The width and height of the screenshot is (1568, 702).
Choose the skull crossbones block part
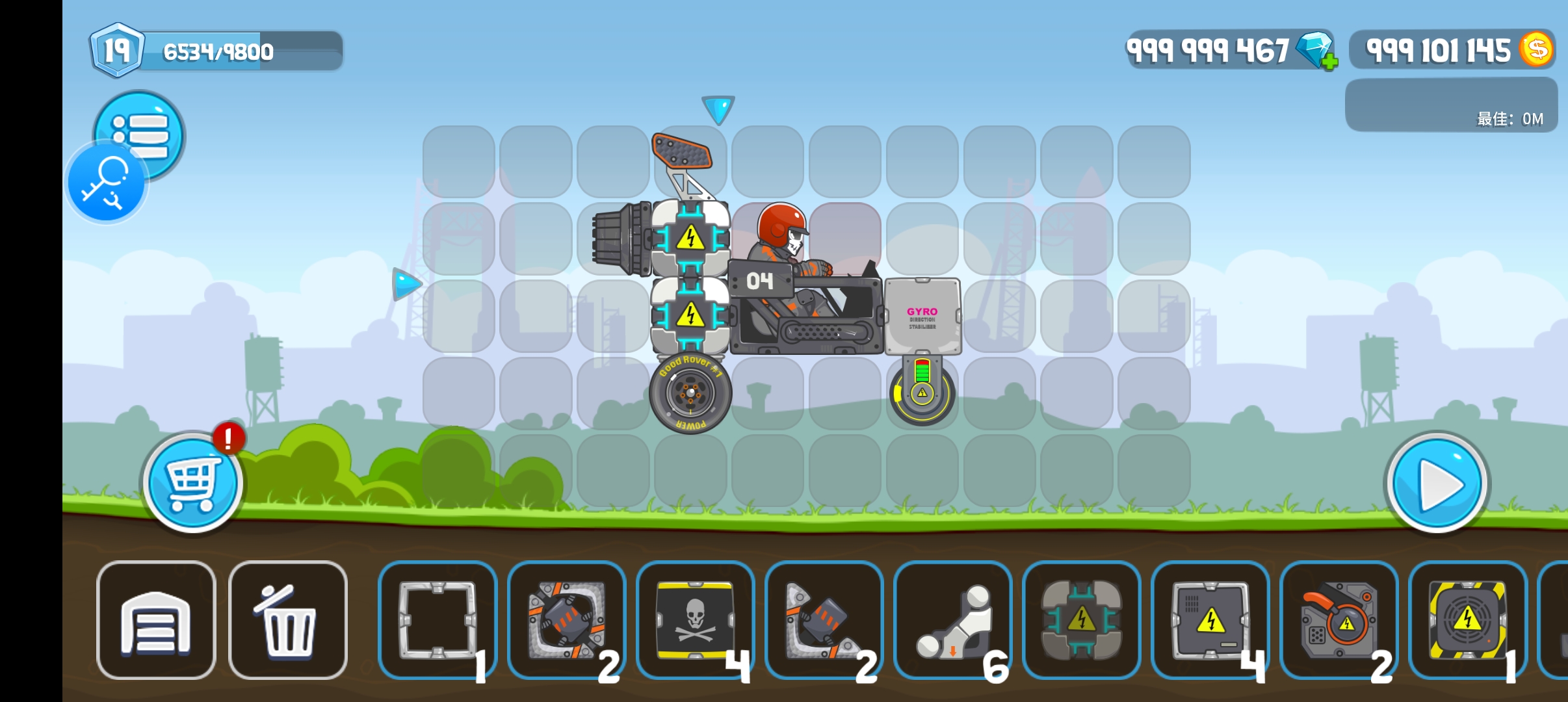pyautogui.click(x=695, y=620)
